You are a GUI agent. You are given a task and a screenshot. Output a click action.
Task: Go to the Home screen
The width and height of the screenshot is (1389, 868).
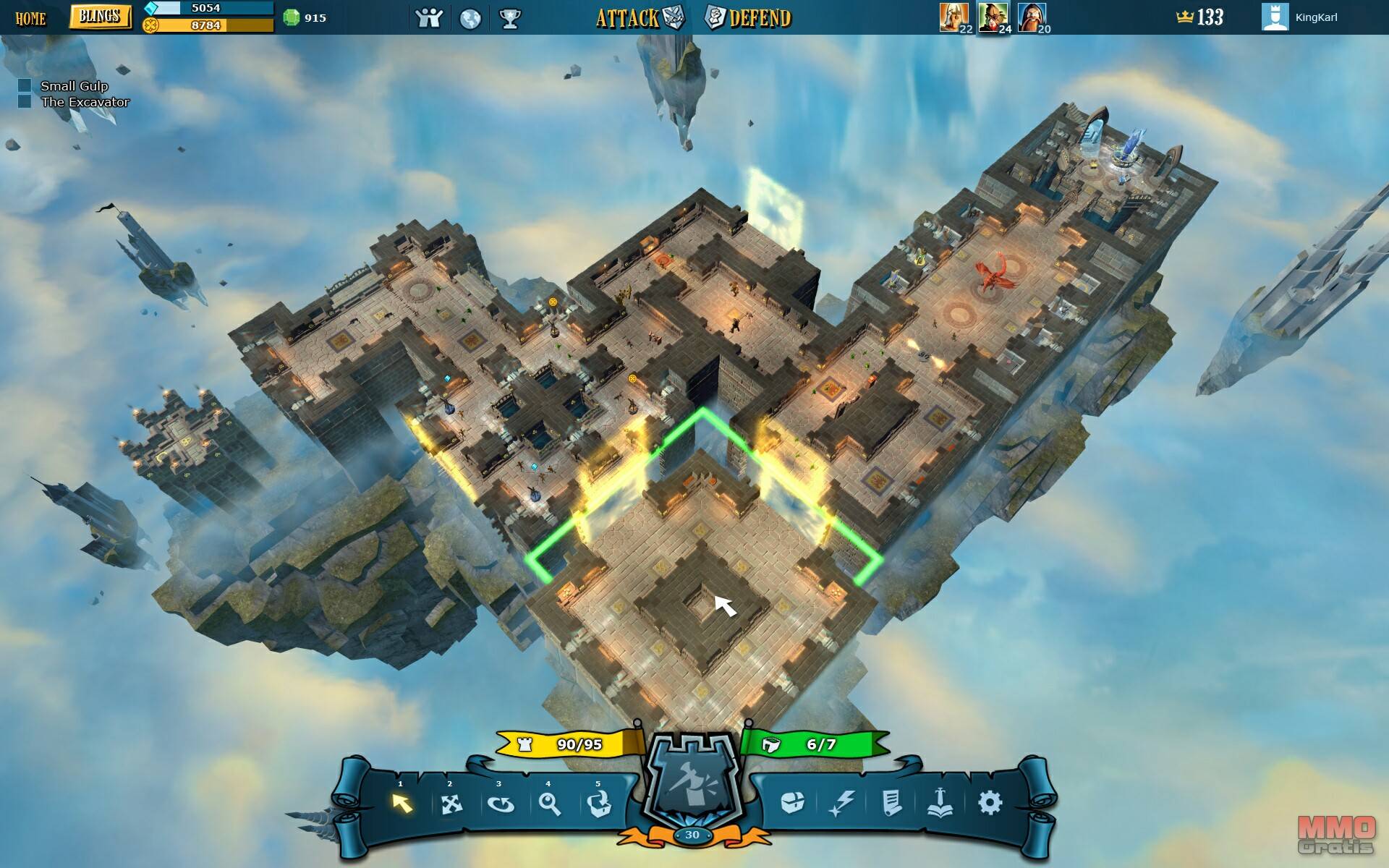(x=30, y=18)
